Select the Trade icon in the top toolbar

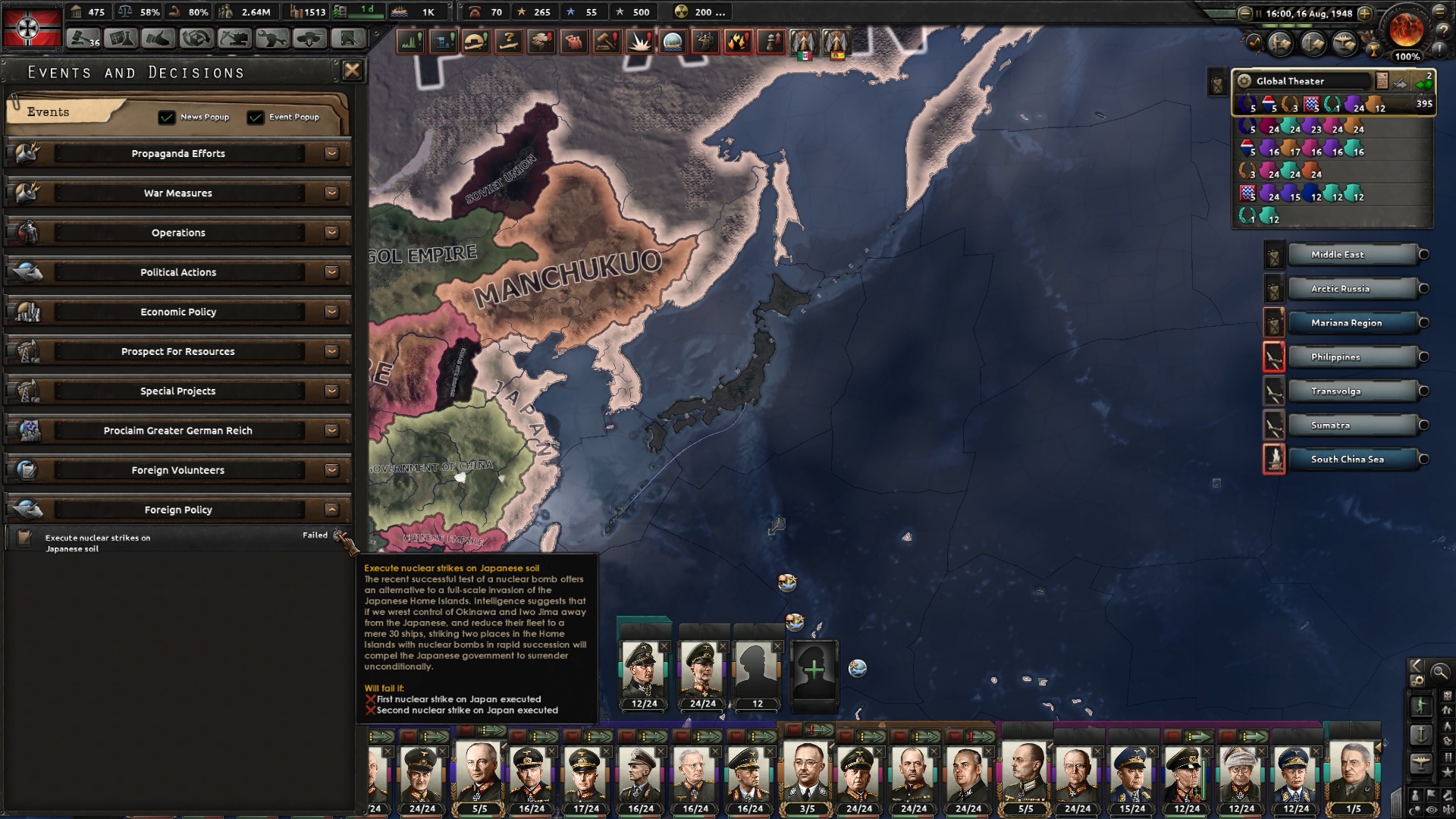pyautogui.click(x=159, y=36)
